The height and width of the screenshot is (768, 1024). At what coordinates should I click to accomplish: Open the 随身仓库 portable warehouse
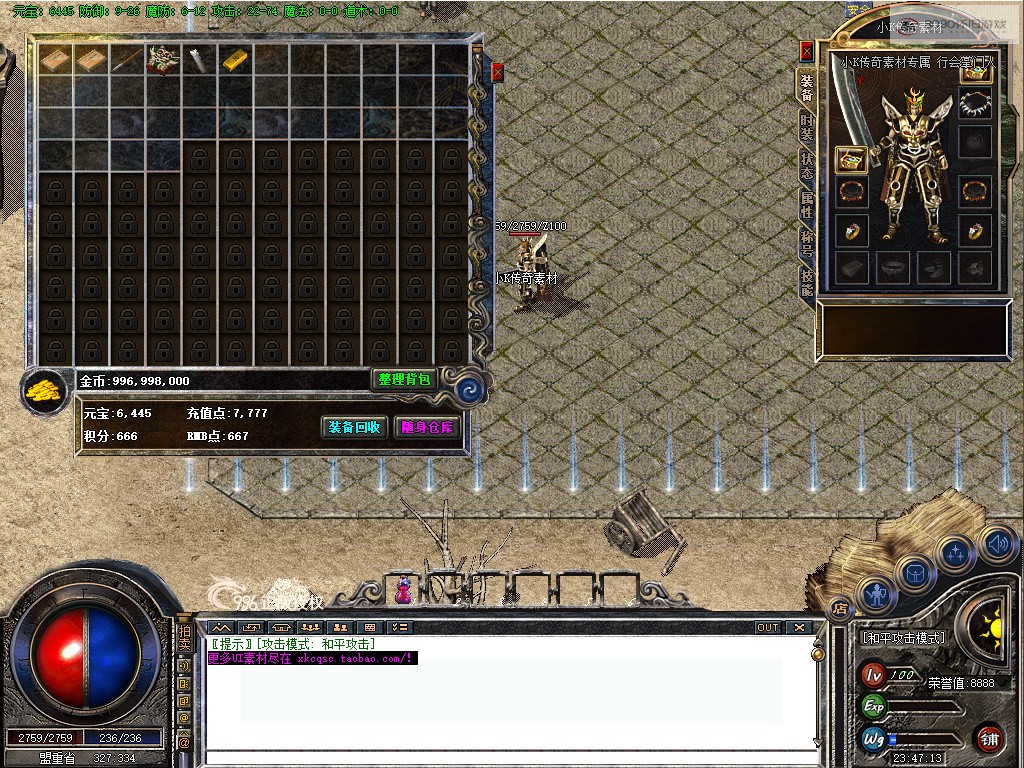tap(427, 427)
